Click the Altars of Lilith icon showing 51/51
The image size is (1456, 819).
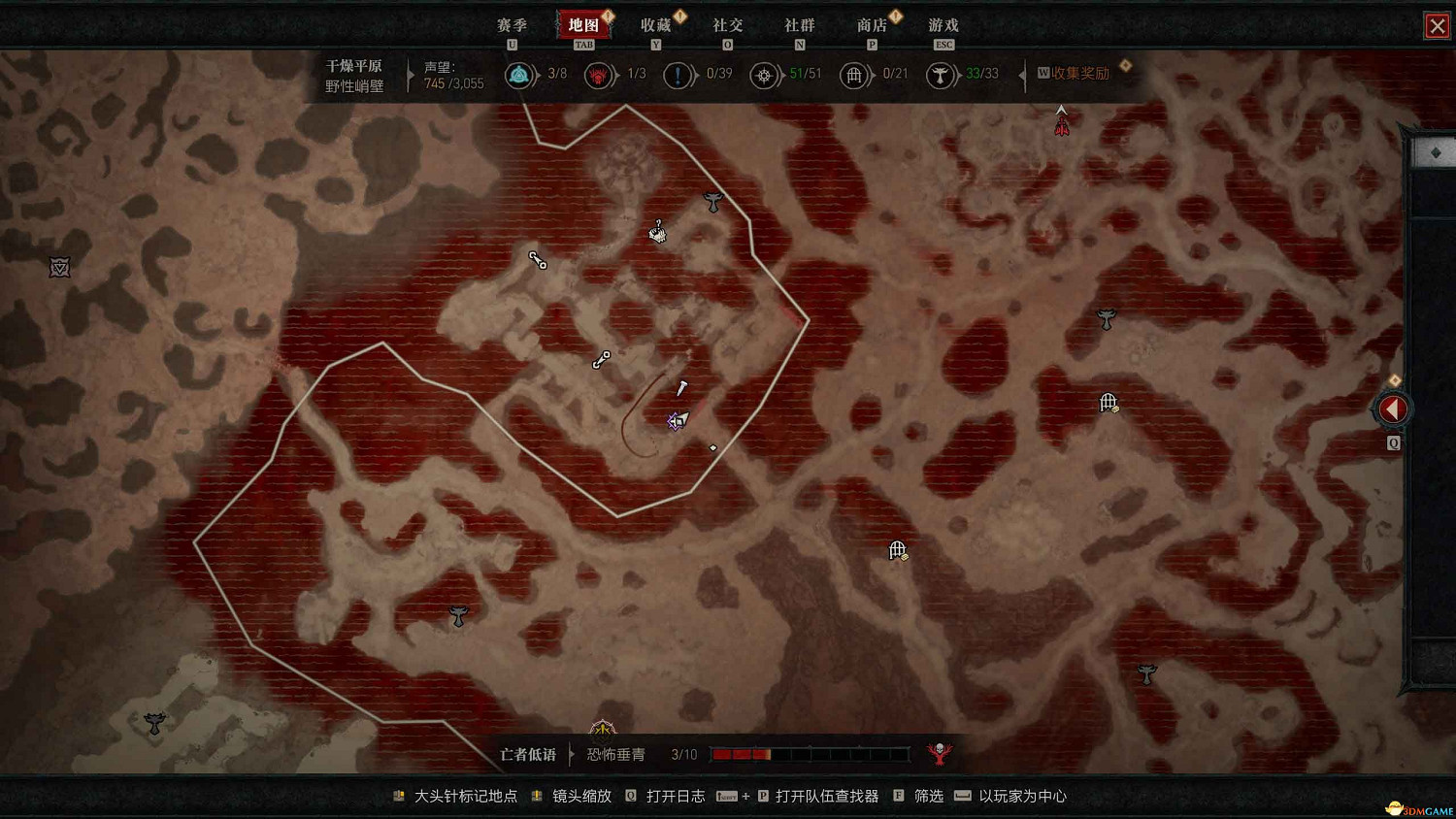click(766, 75)
